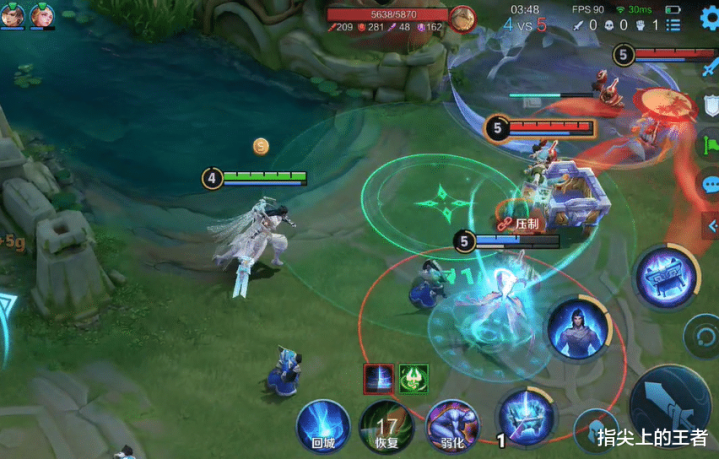Tap the circular arrow button above the attack button
Image resolution: width=719 pixels, height=459 pixels.
(700, 333)
